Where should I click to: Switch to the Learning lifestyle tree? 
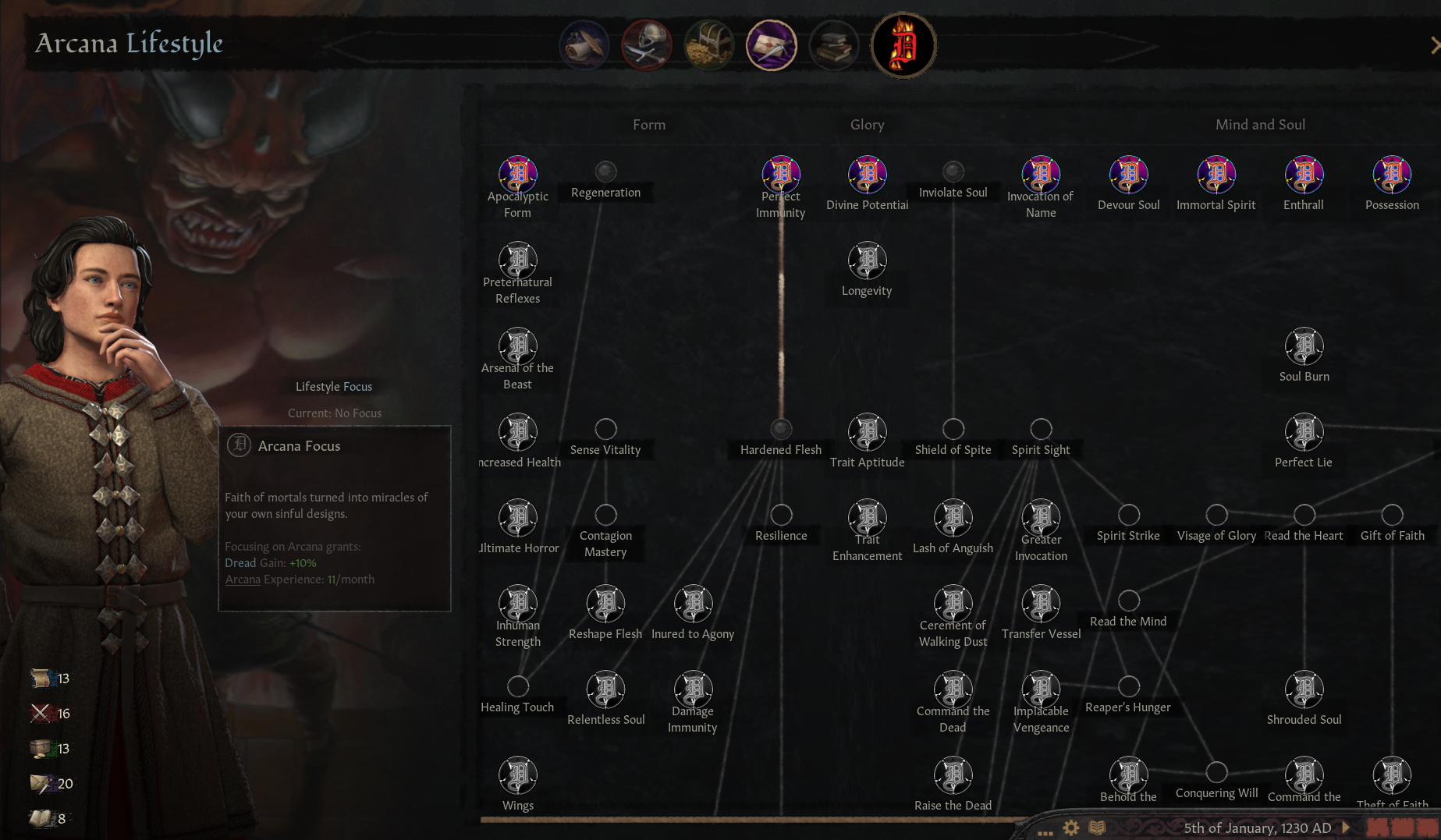[833, 45]
